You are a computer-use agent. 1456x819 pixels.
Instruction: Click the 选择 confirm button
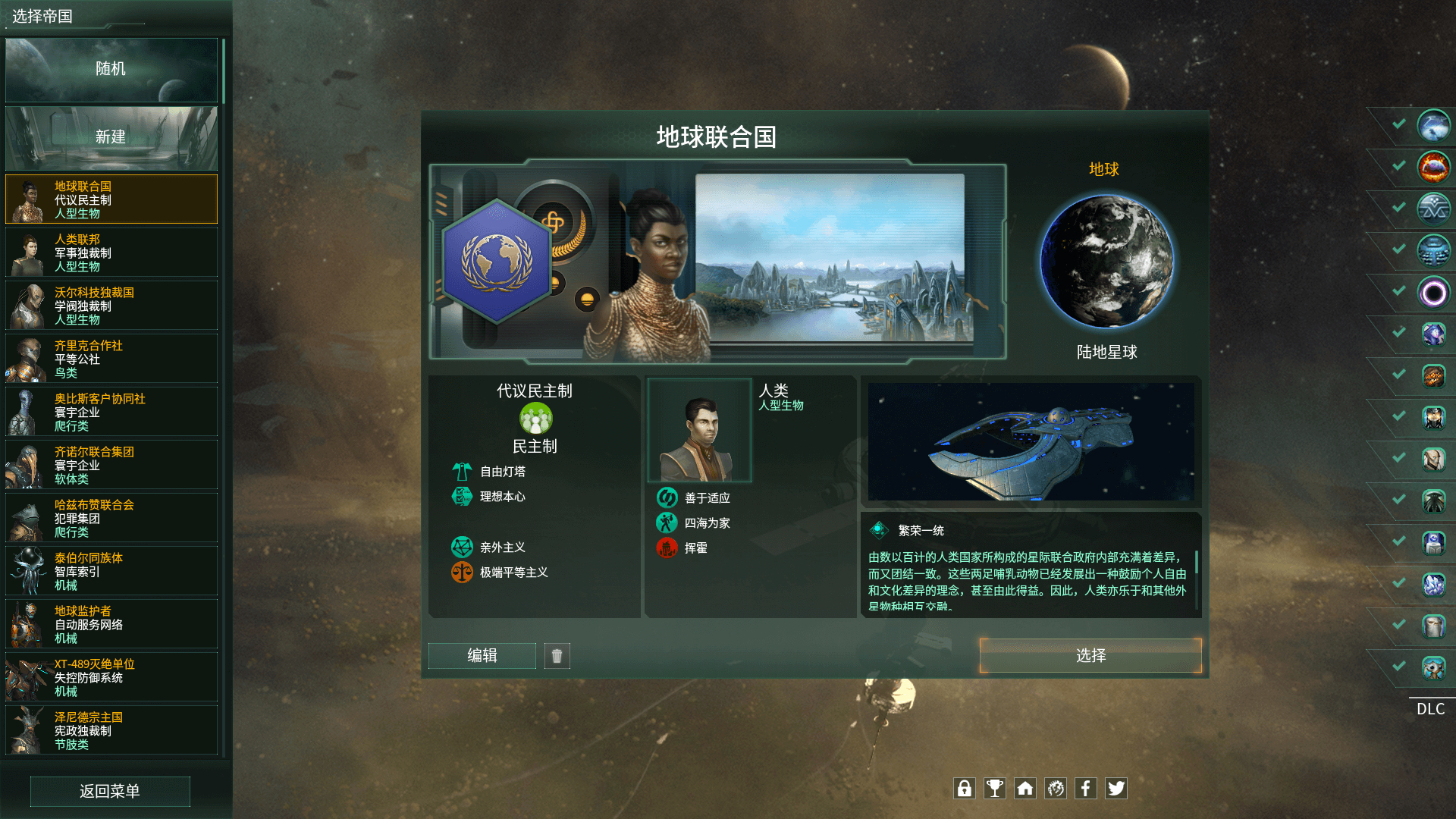pyautogui.click(x=1090, y=656)
